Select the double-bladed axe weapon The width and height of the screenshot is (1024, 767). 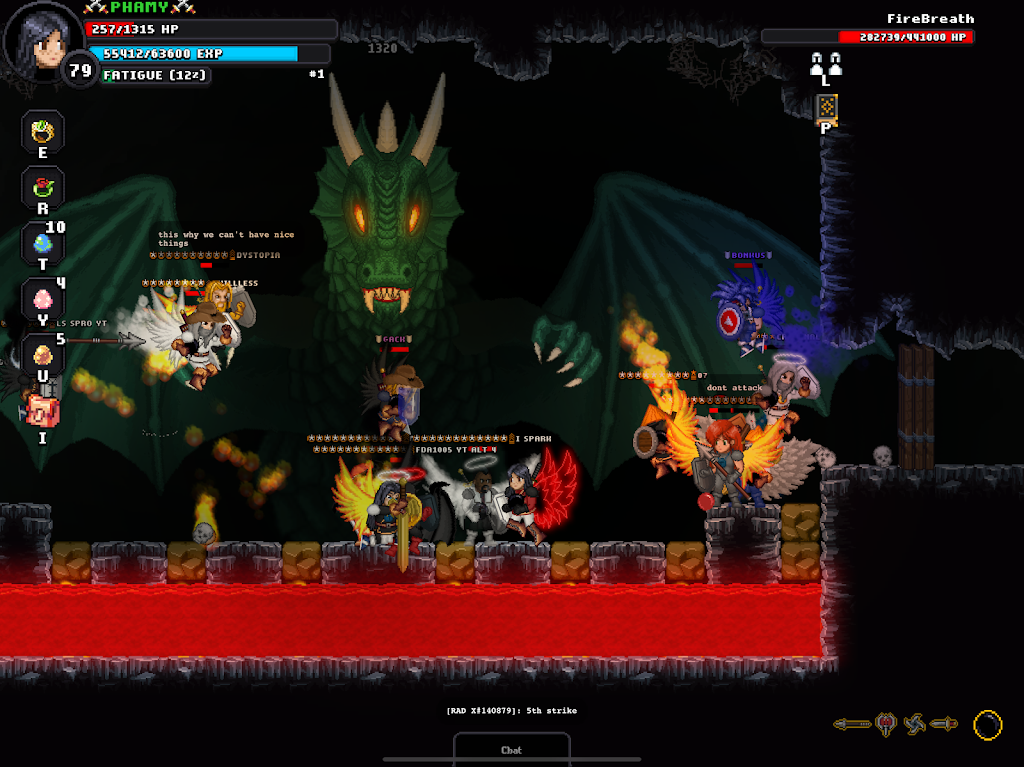click(x=885, y=724)
